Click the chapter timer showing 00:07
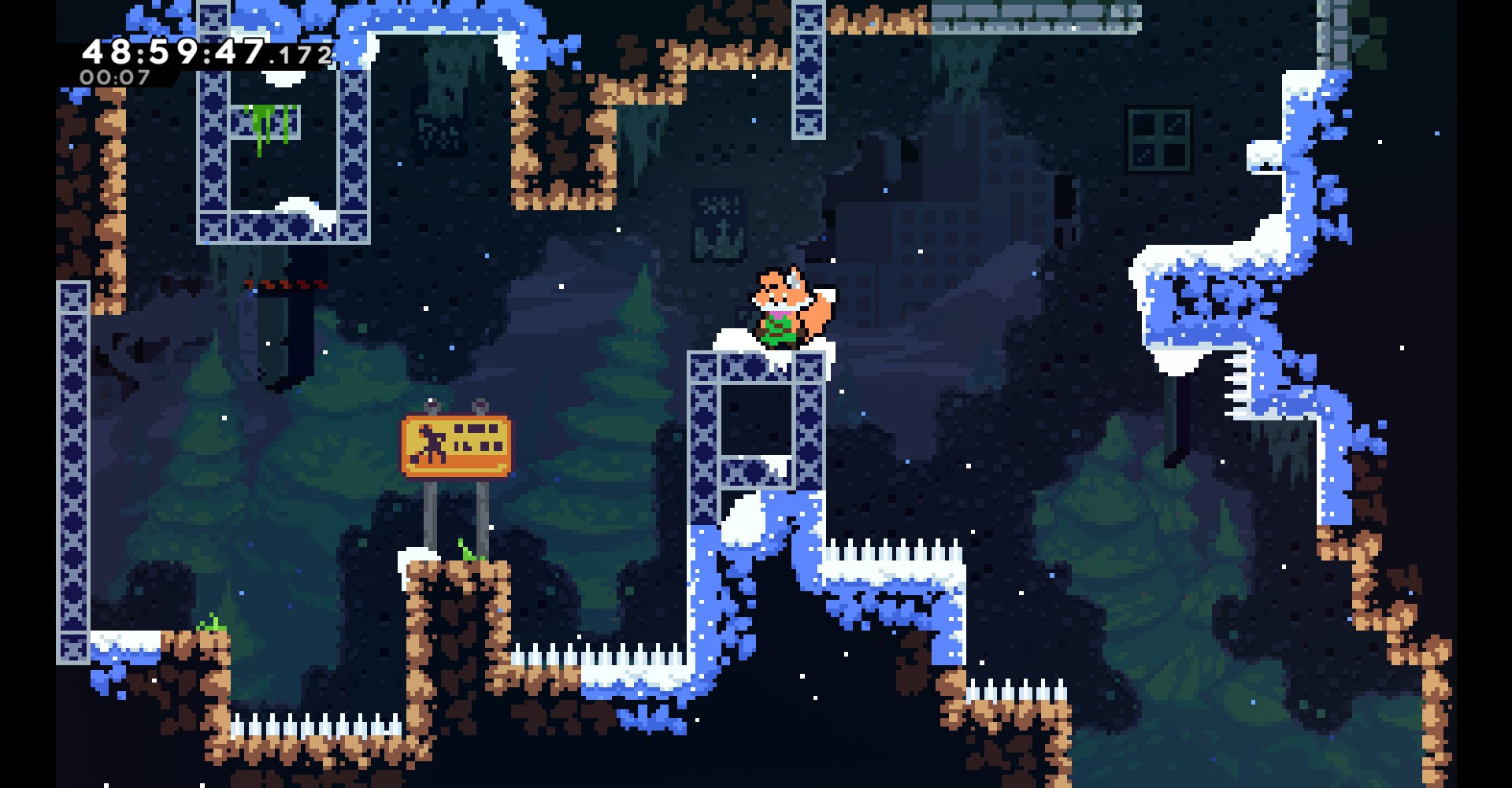The image size is (1512, 788). (114, 77)
